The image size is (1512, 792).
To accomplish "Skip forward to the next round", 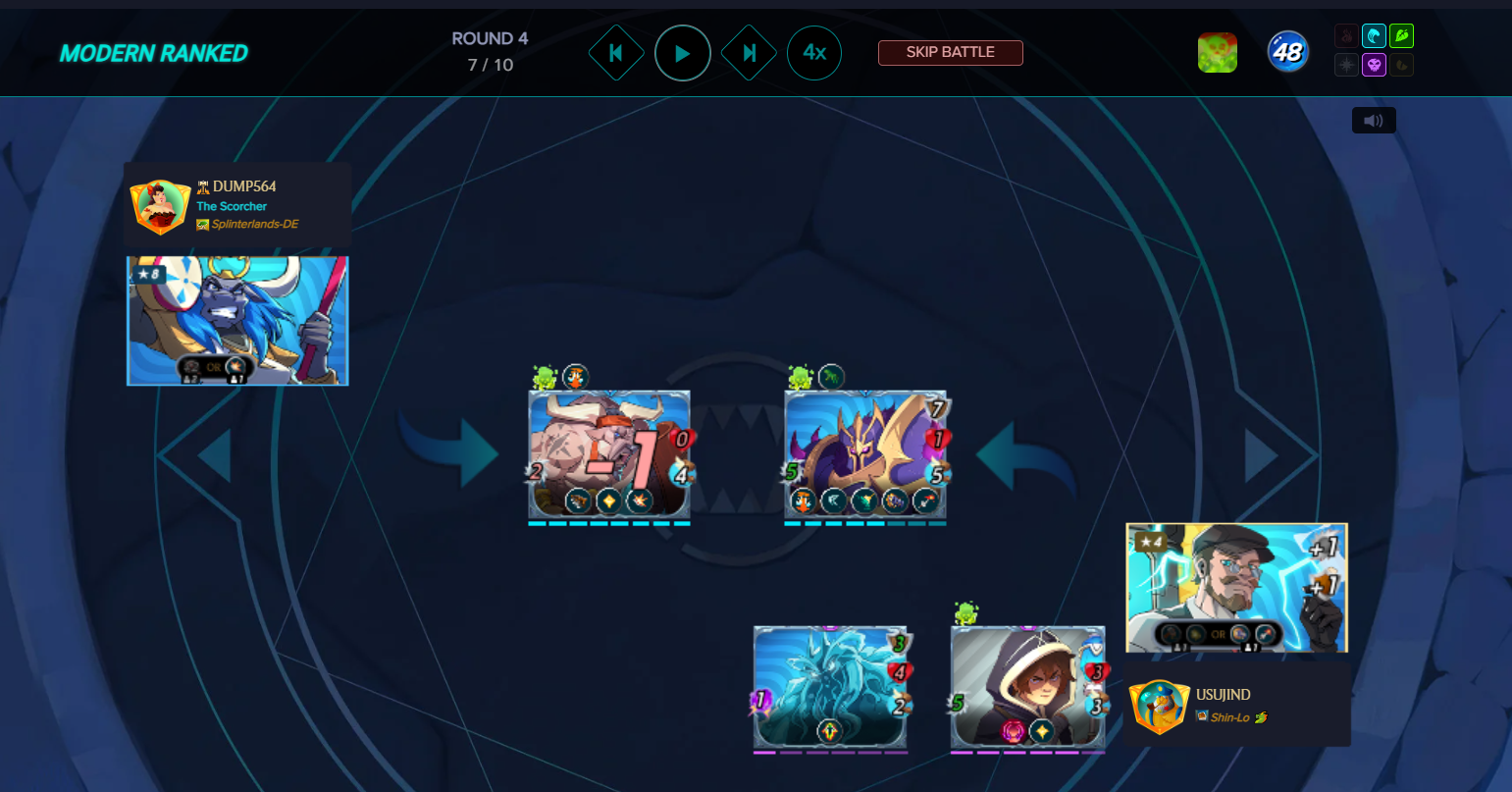I will [x=750, y=53].
